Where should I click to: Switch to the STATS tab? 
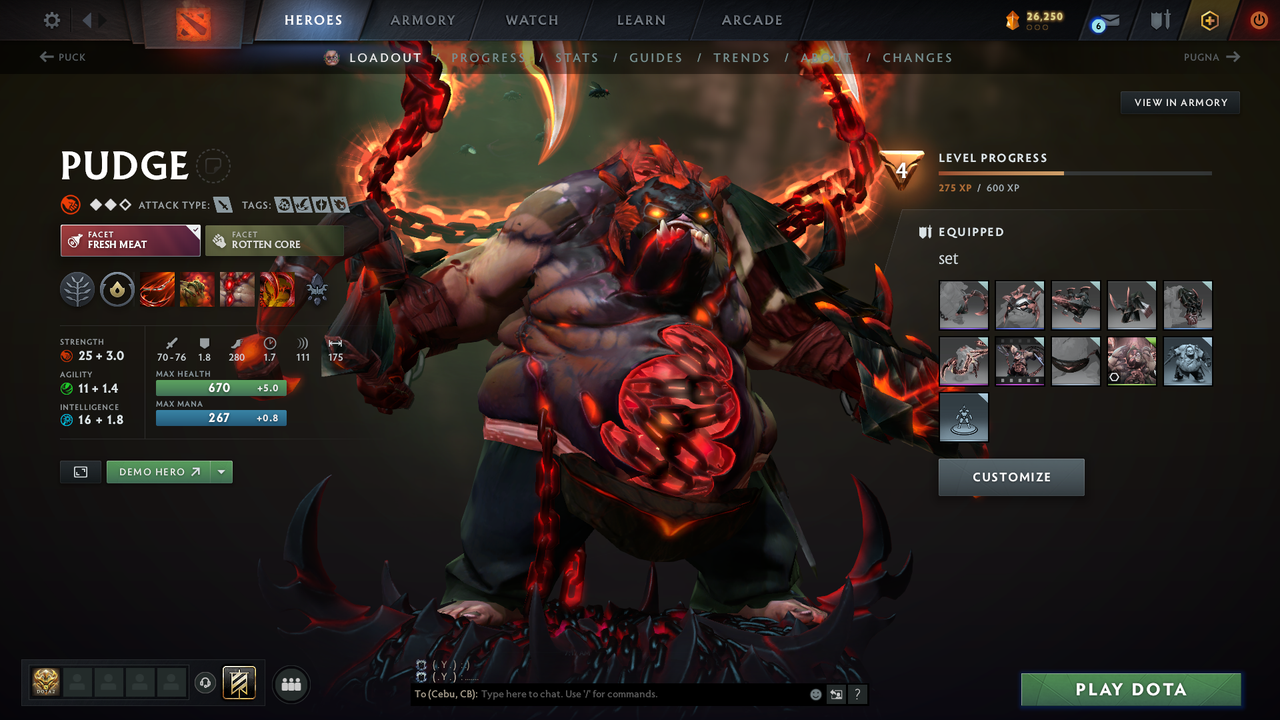pos(577,57)
